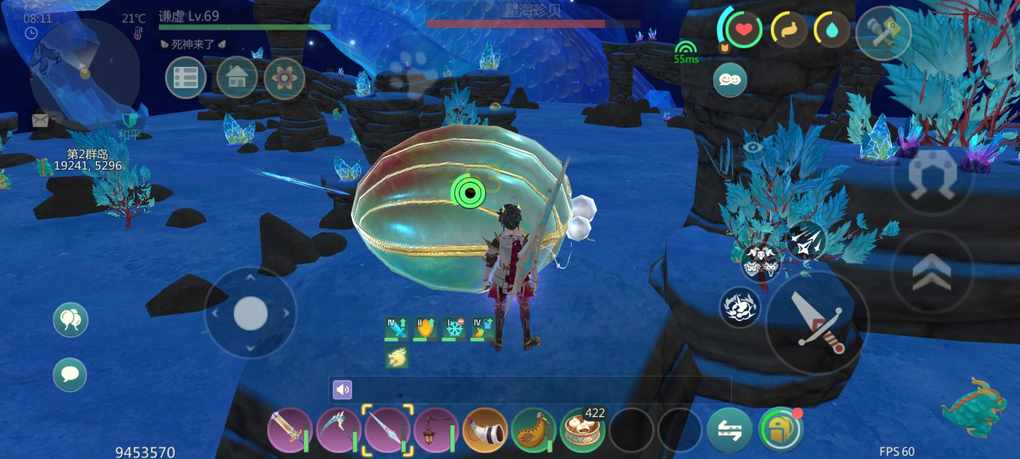Screen dimensions: 1020x459
Task: Select the dumpling food stack of 422
Action: [583, 430]
